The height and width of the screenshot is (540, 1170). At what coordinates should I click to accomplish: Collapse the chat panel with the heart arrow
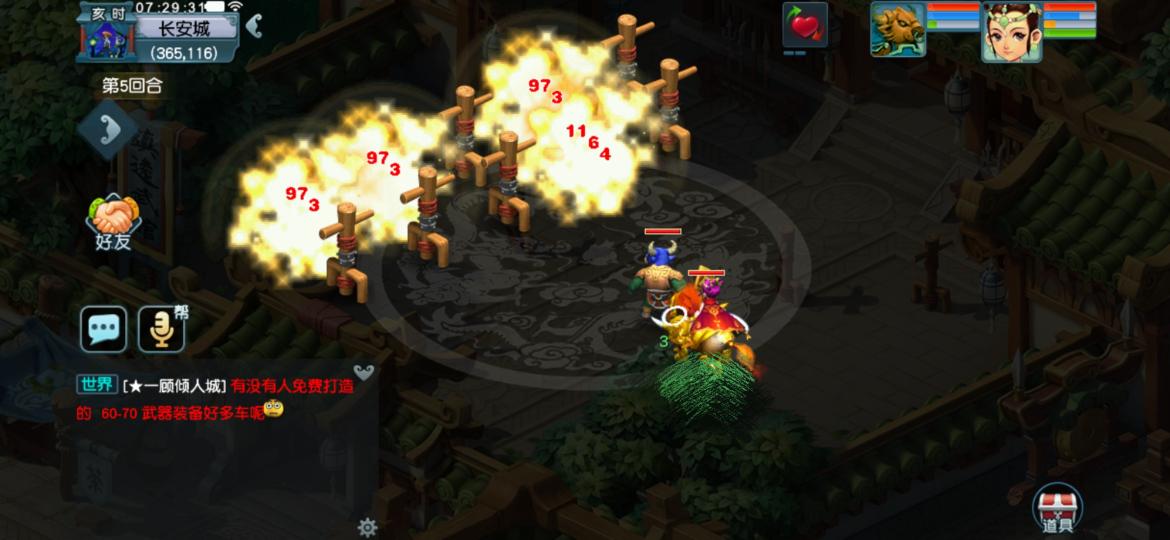pyautogui.click(x=364, y=373)
